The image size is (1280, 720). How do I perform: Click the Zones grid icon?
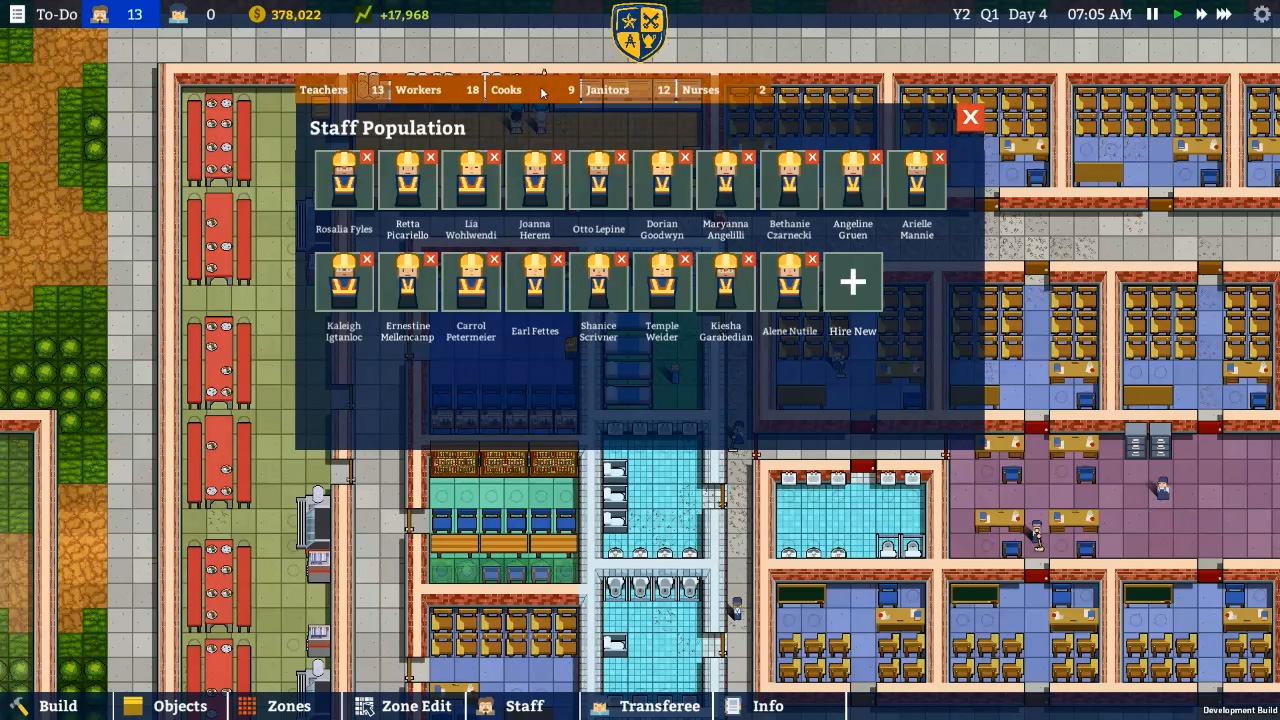(x=246, y=706)
